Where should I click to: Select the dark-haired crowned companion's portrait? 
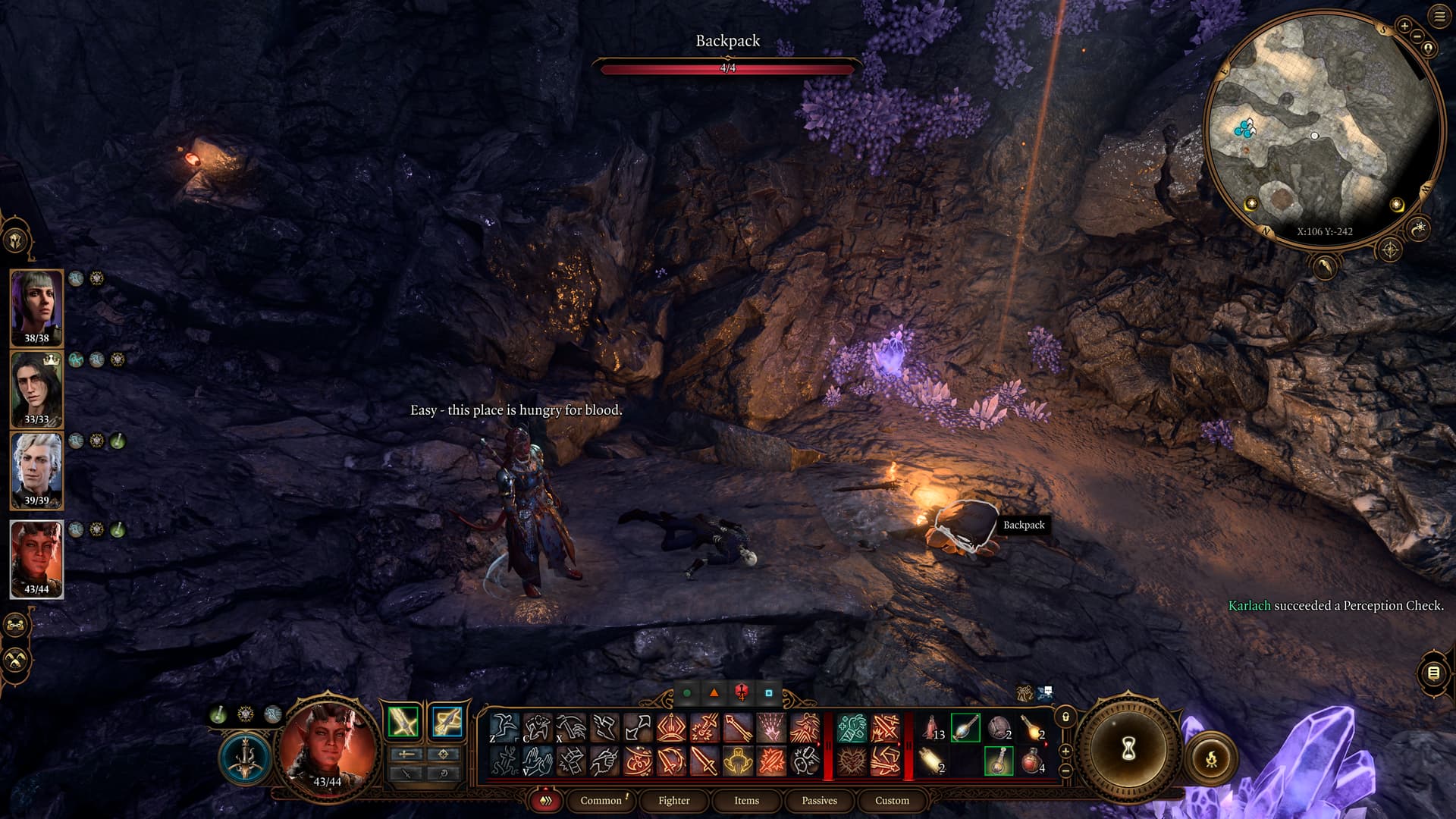point(36,388)
